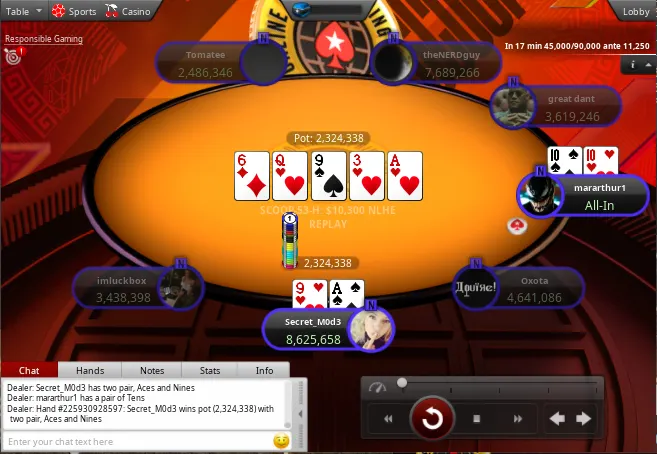Go to the Sports section
The width and height of the screenshot is (657, 454).
pos(75,11)
